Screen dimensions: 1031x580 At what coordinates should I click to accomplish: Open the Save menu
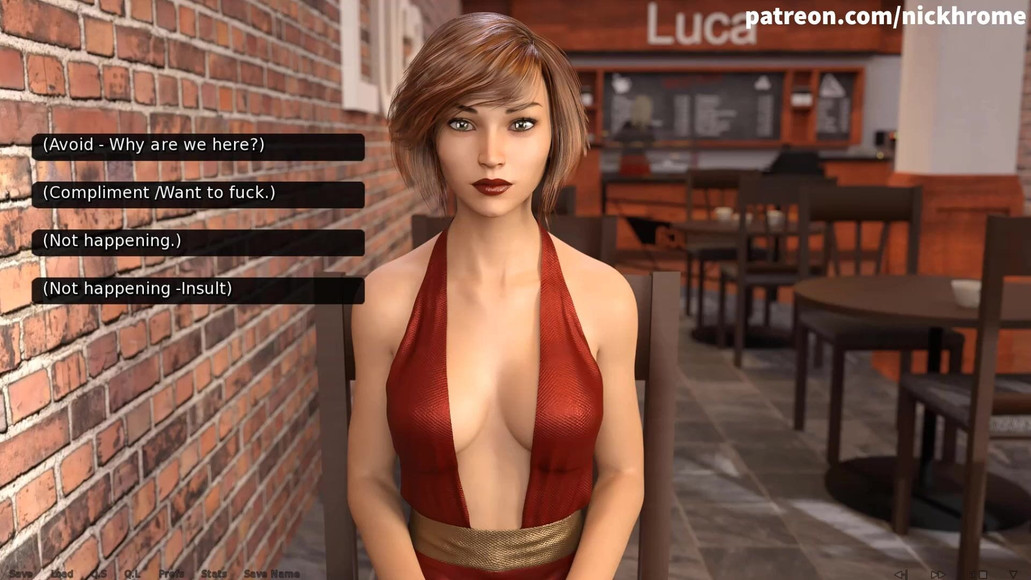(x=20, y=574)
